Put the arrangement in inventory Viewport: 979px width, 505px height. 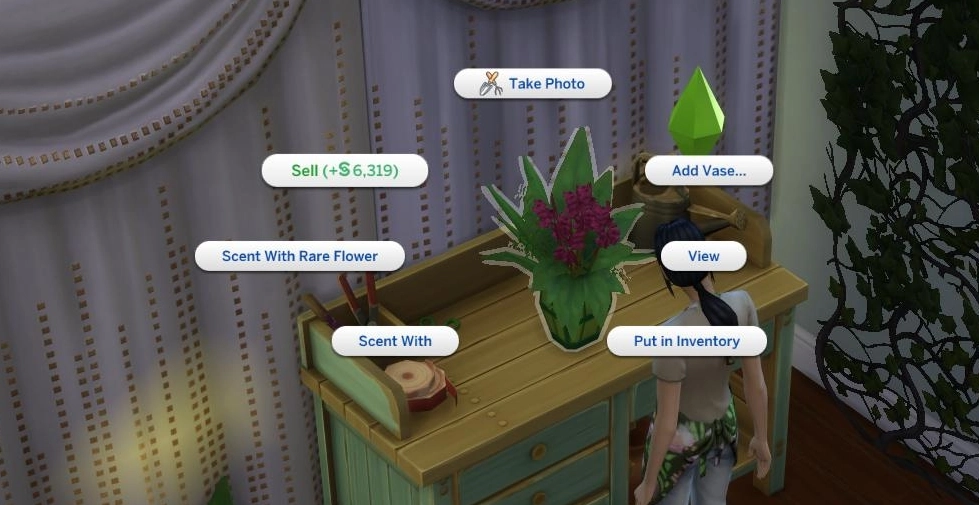686,341
